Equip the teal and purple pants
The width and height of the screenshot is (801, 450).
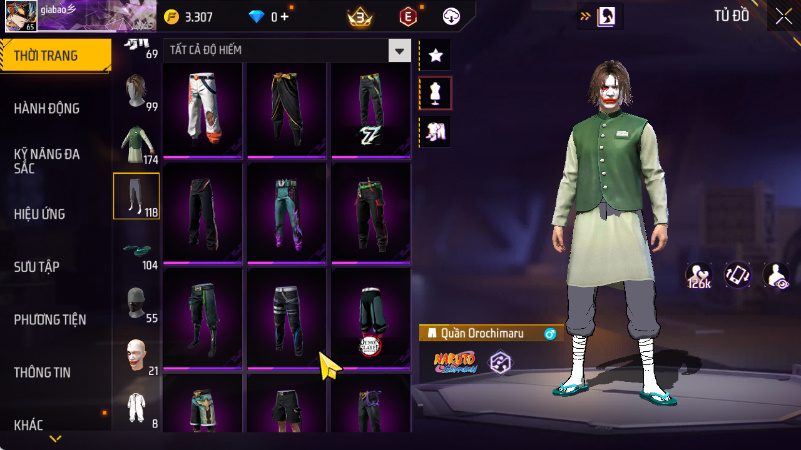[287, 212]
